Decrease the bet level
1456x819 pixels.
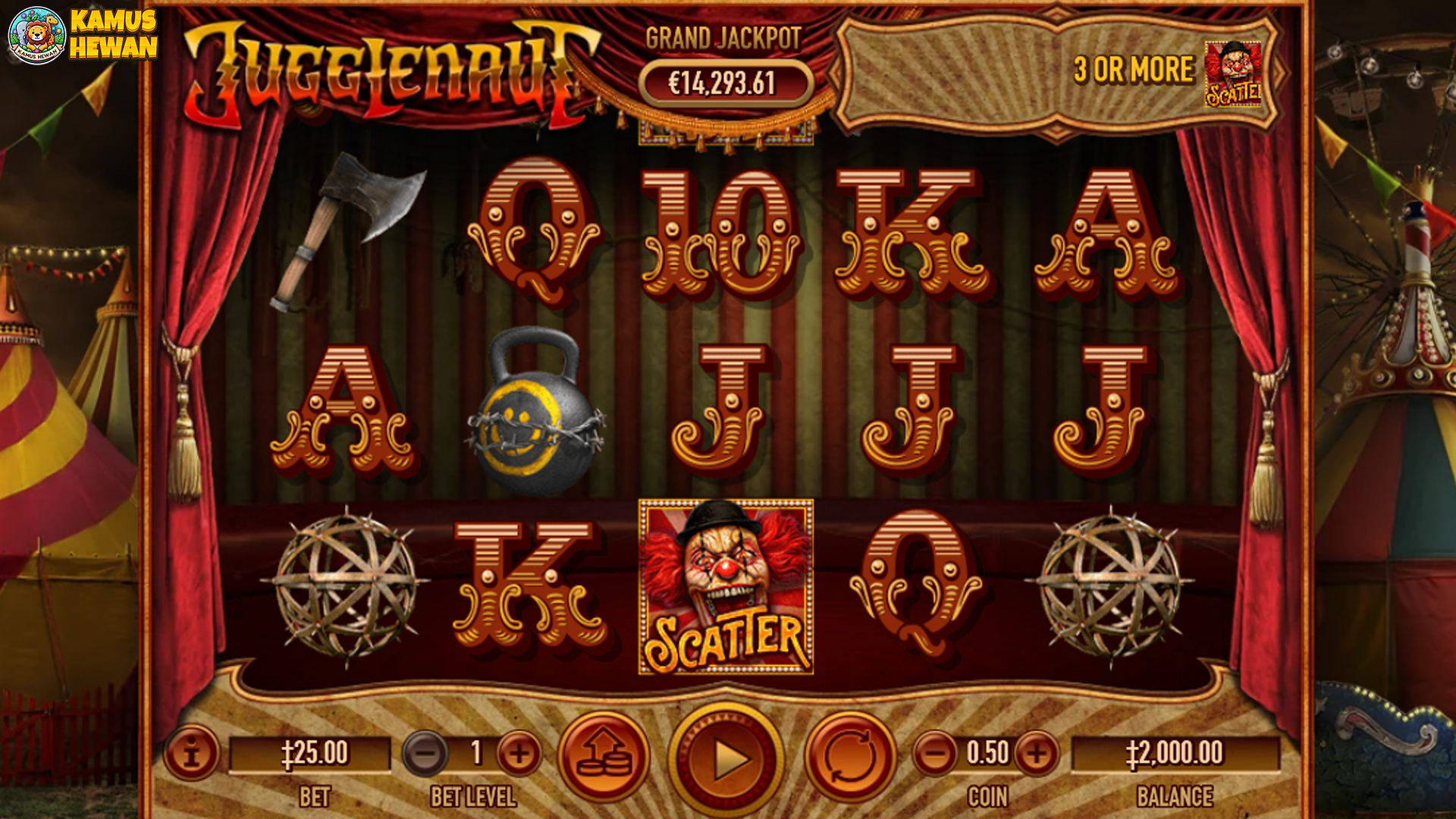click(x=426, y=753)
